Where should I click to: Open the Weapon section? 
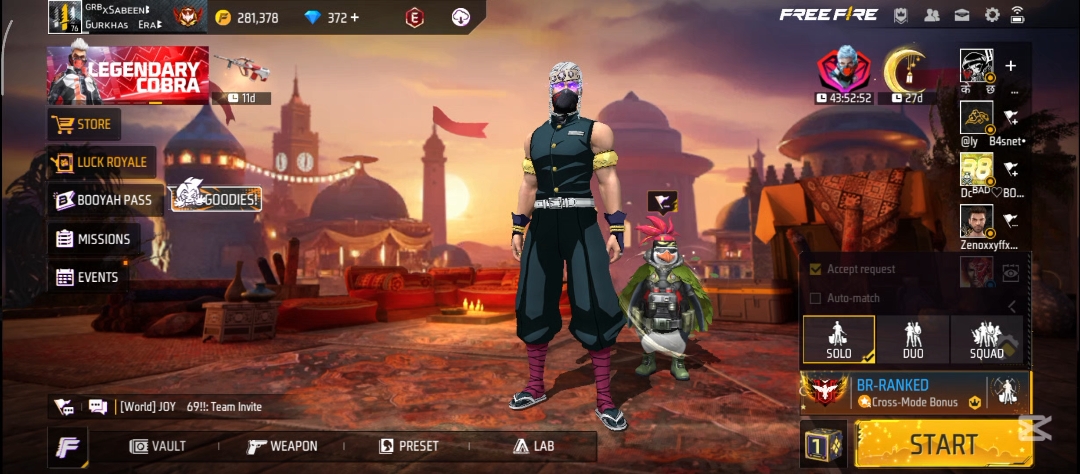[x=282, y=446]
